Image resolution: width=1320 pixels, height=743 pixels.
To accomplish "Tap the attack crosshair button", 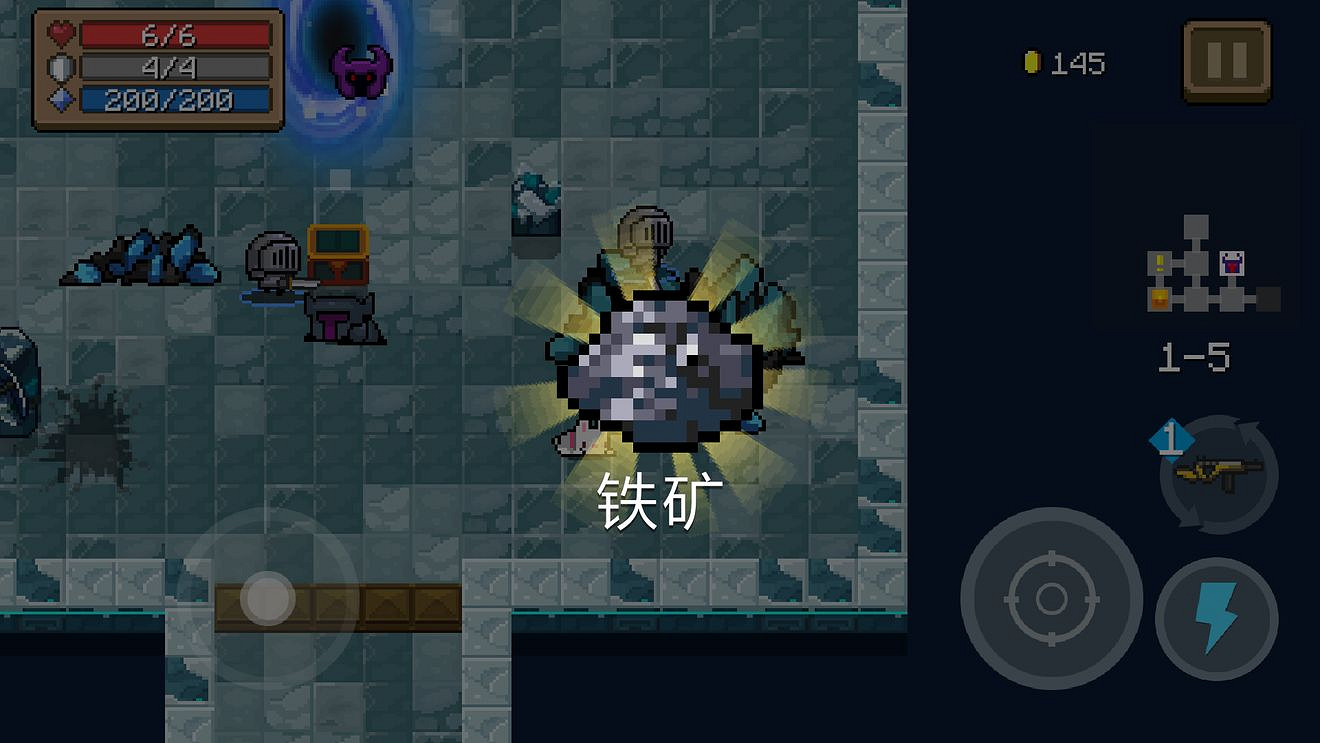I will [x=1052, y=601].
